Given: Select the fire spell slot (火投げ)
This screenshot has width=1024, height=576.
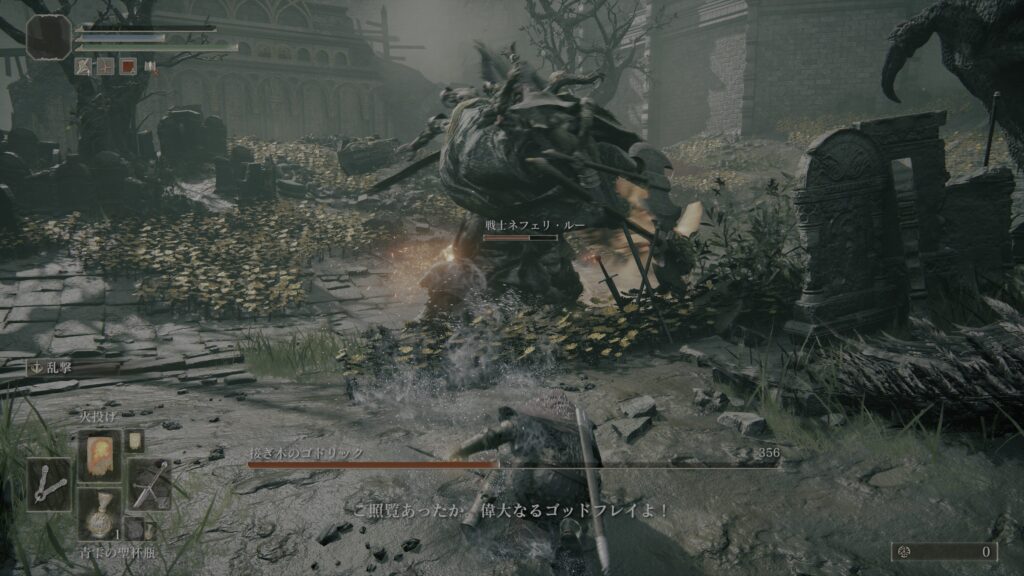Looking at the screenshot, I should pyautogui.click(x=100, y=456).
